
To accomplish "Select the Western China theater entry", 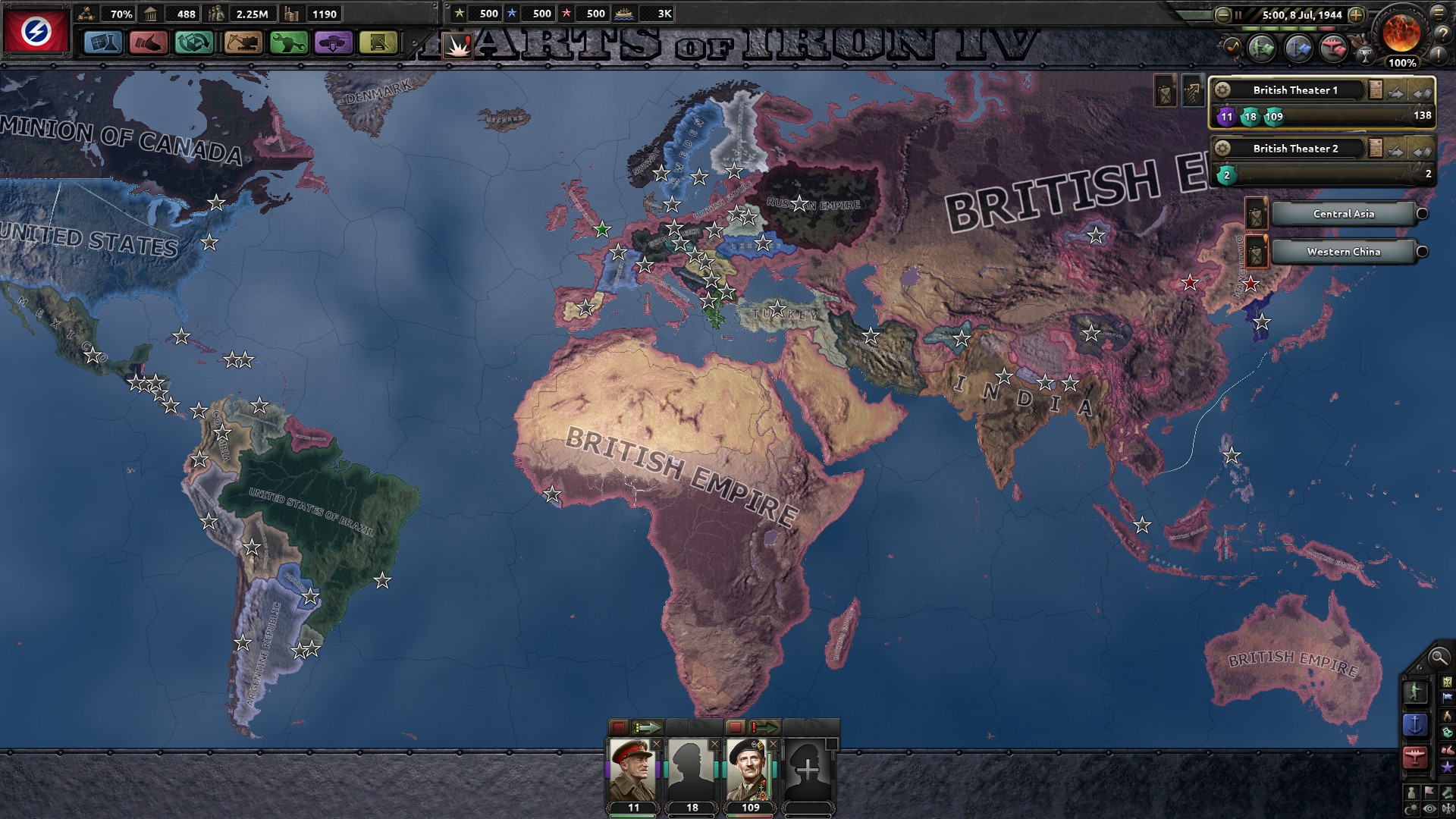I will pyautogui.click(x=1343, y=251).
